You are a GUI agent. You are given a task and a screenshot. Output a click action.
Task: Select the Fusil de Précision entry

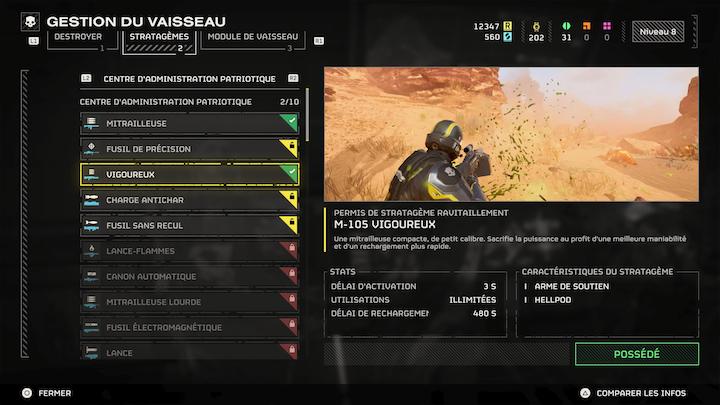click(x=189, y=149)
